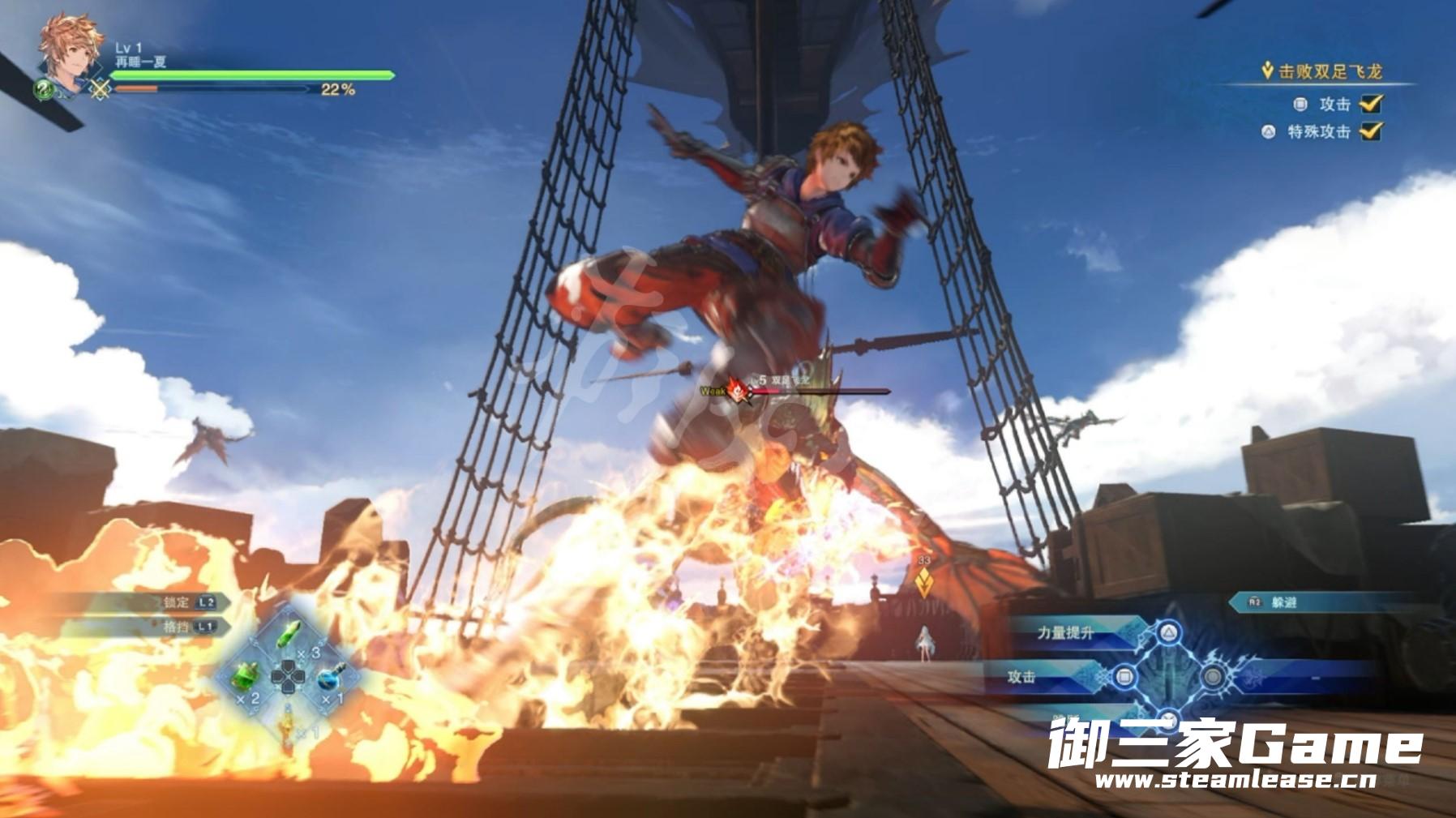The width and height of the screenshot is (1456, 818).
Task: Open the player character portrait
Action: [x=70, y=50]
